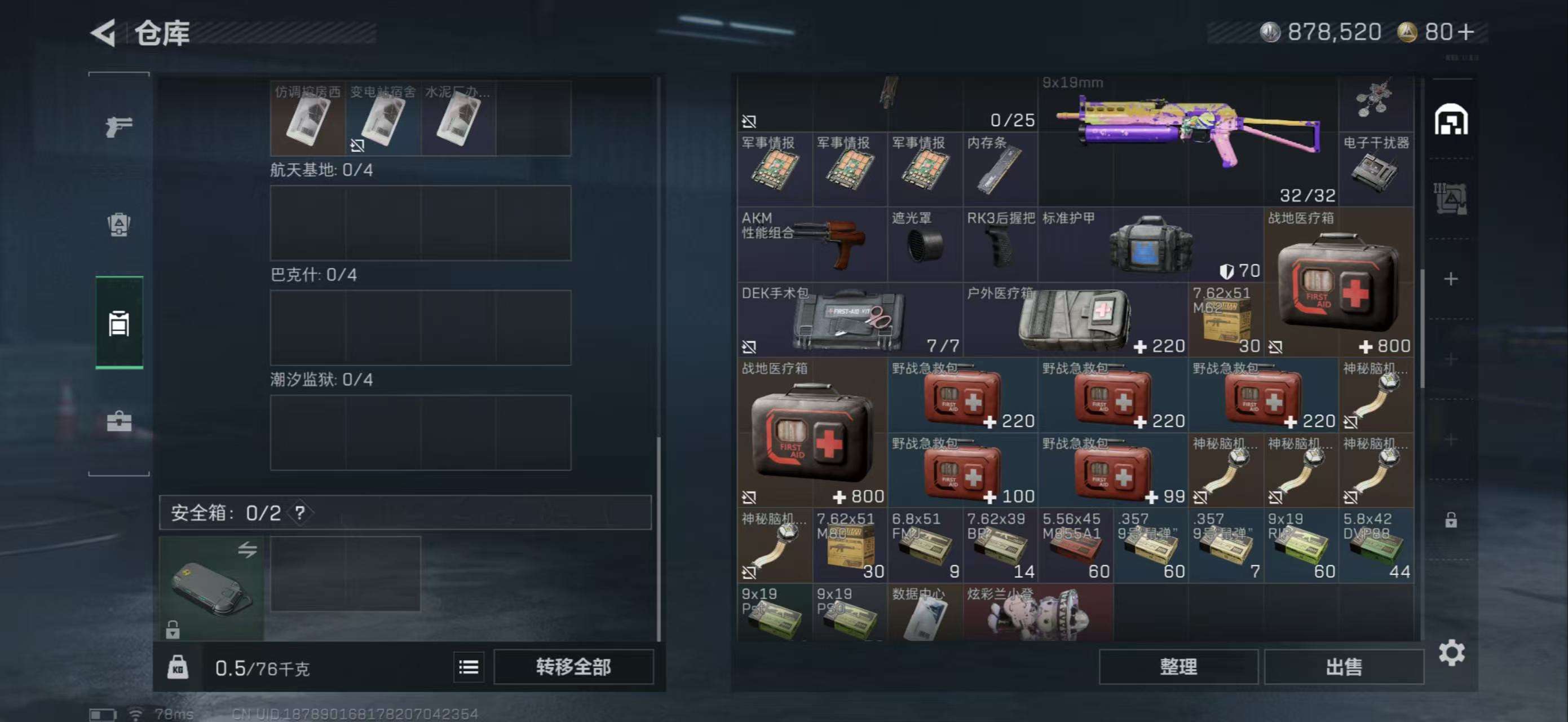Screen dimensions: 1568x722
Task: Select the pistol weapons category icon
Action: click(x=120, y=125)
